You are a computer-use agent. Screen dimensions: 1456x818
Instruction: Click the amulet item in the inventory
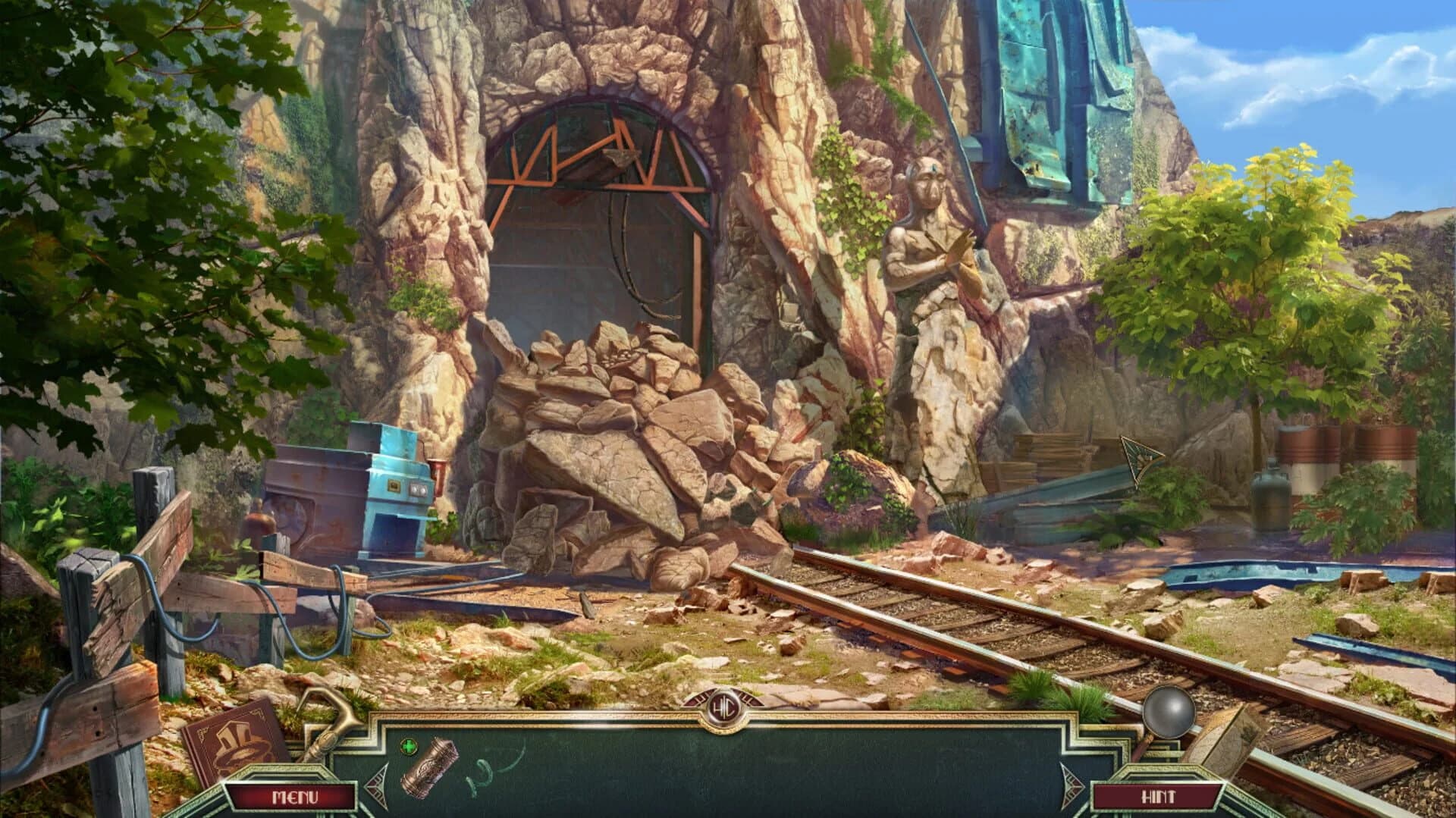pos(428,769)
